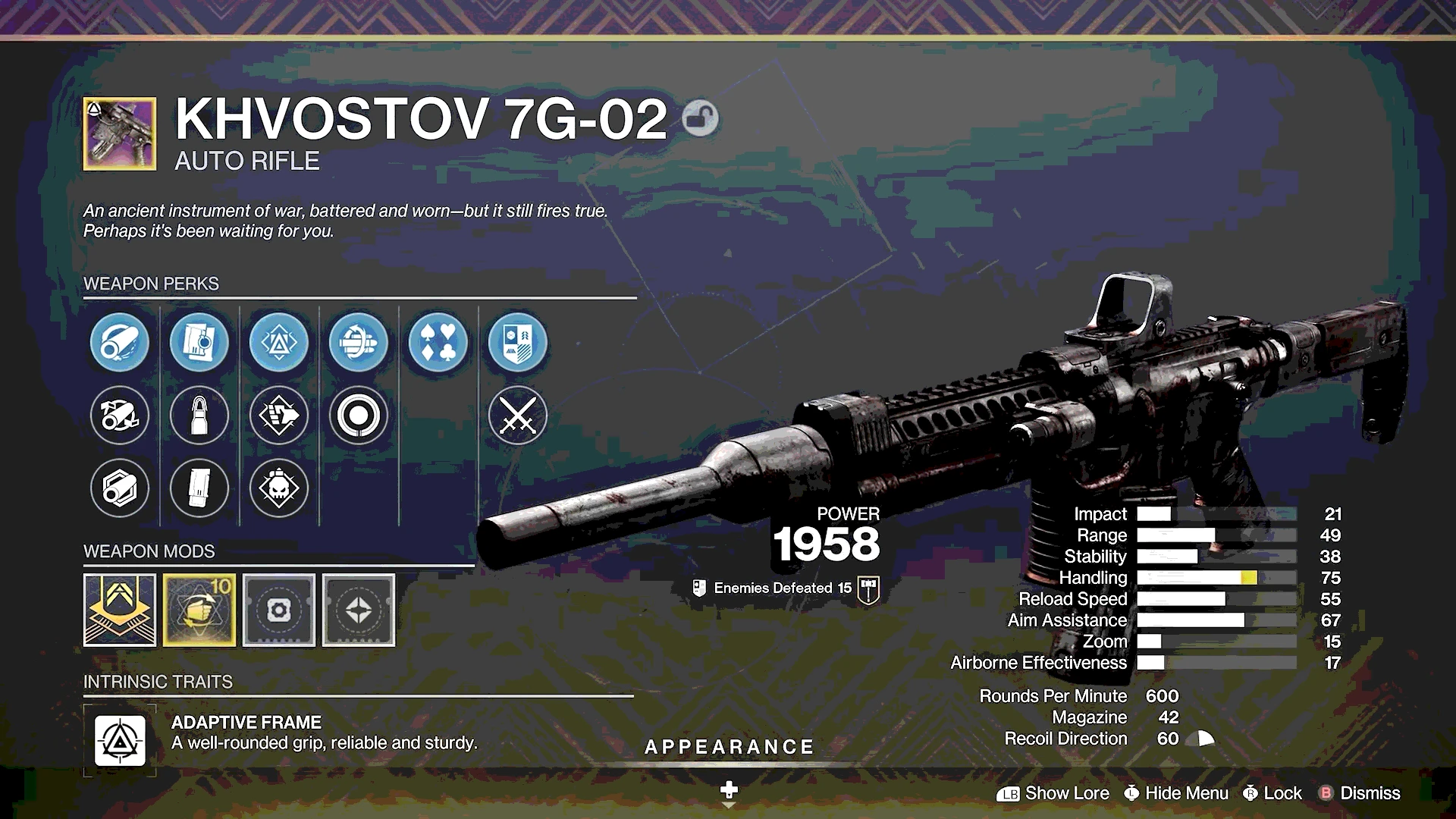Select the shield crest tracker perk
The image size is (1456, 819).
(518, 343)
